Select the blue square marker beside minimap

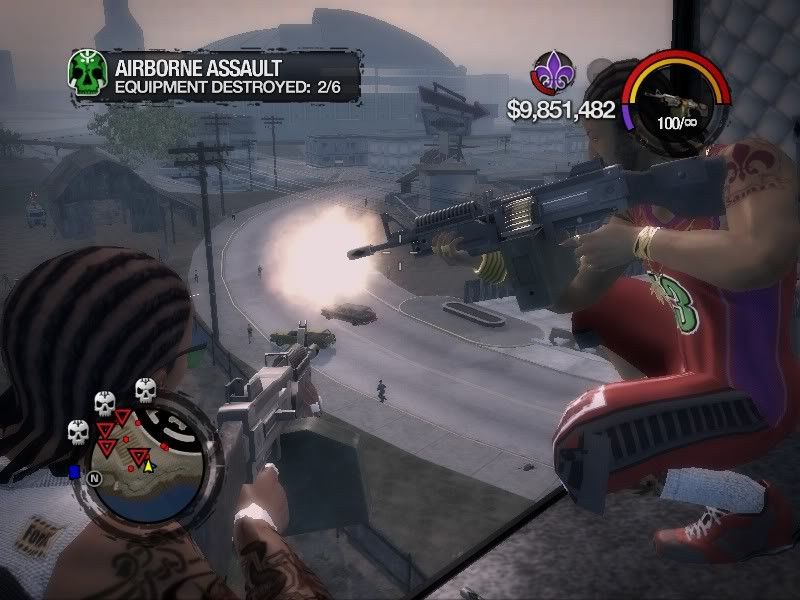[74, 470]
